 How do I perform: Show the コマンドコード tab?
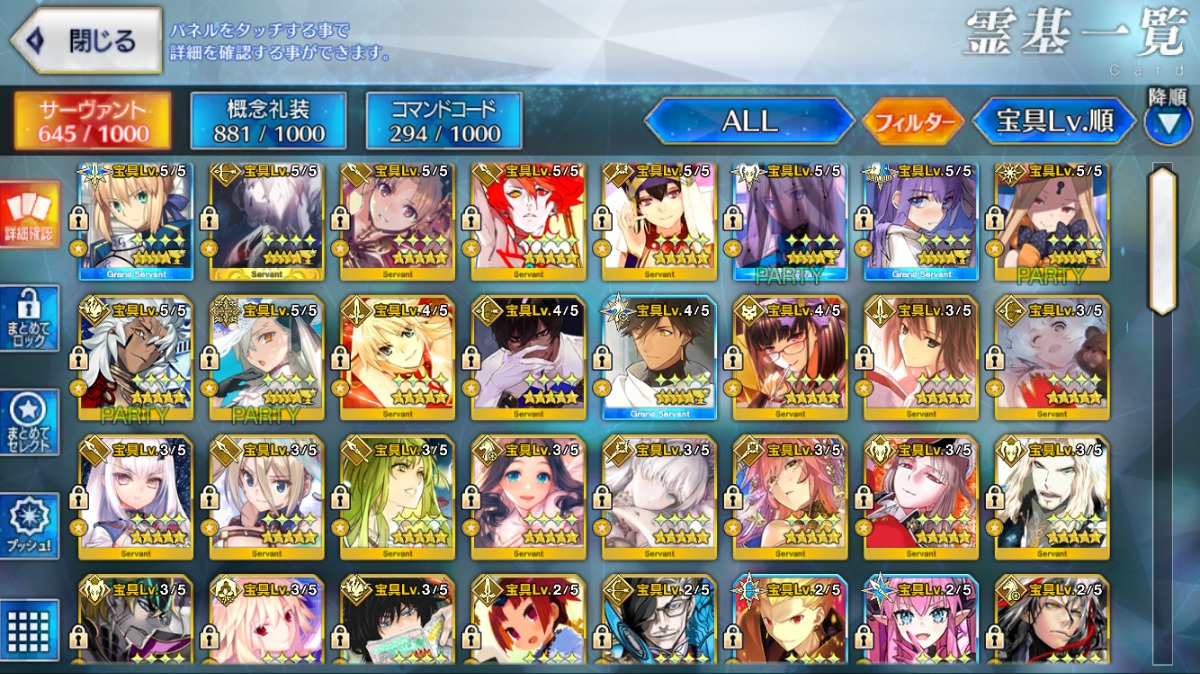point(444,121)
